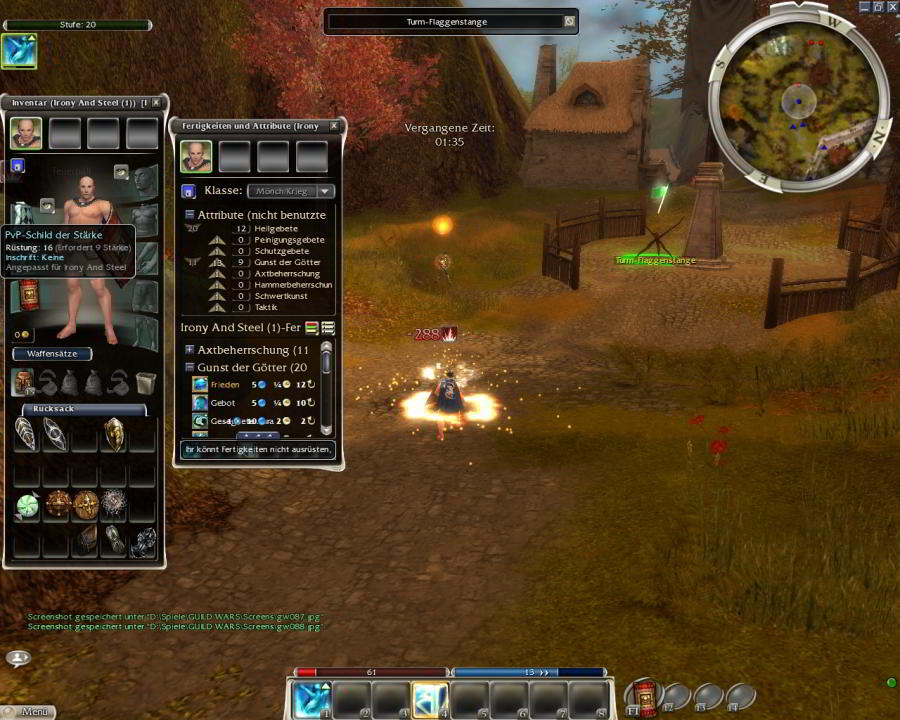Close the Fertigkeiten und Attribute window
The height and width of the screenshot is (720, 900).
[334, 126]
